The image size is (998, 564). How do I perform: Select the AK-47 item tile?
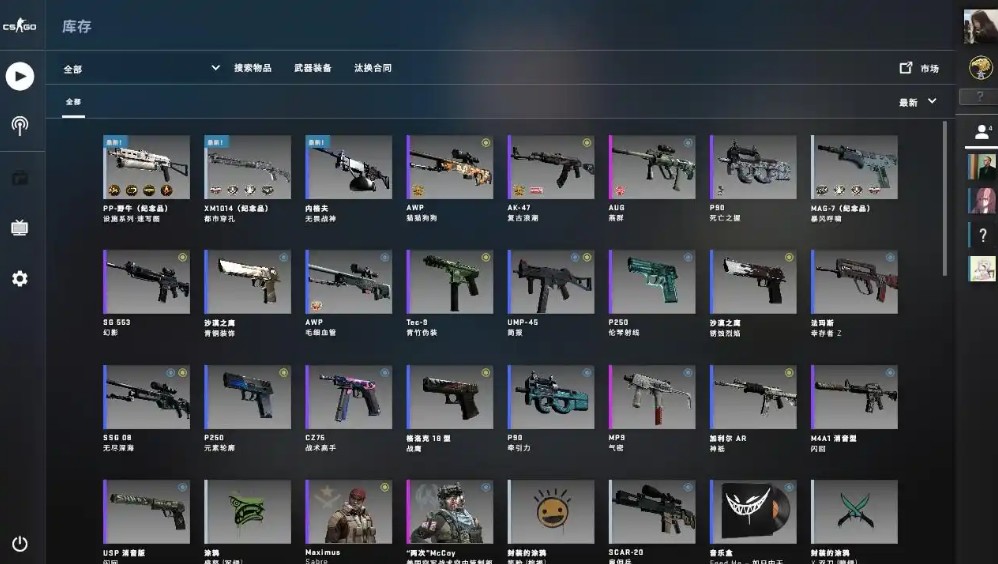[551, 167]
